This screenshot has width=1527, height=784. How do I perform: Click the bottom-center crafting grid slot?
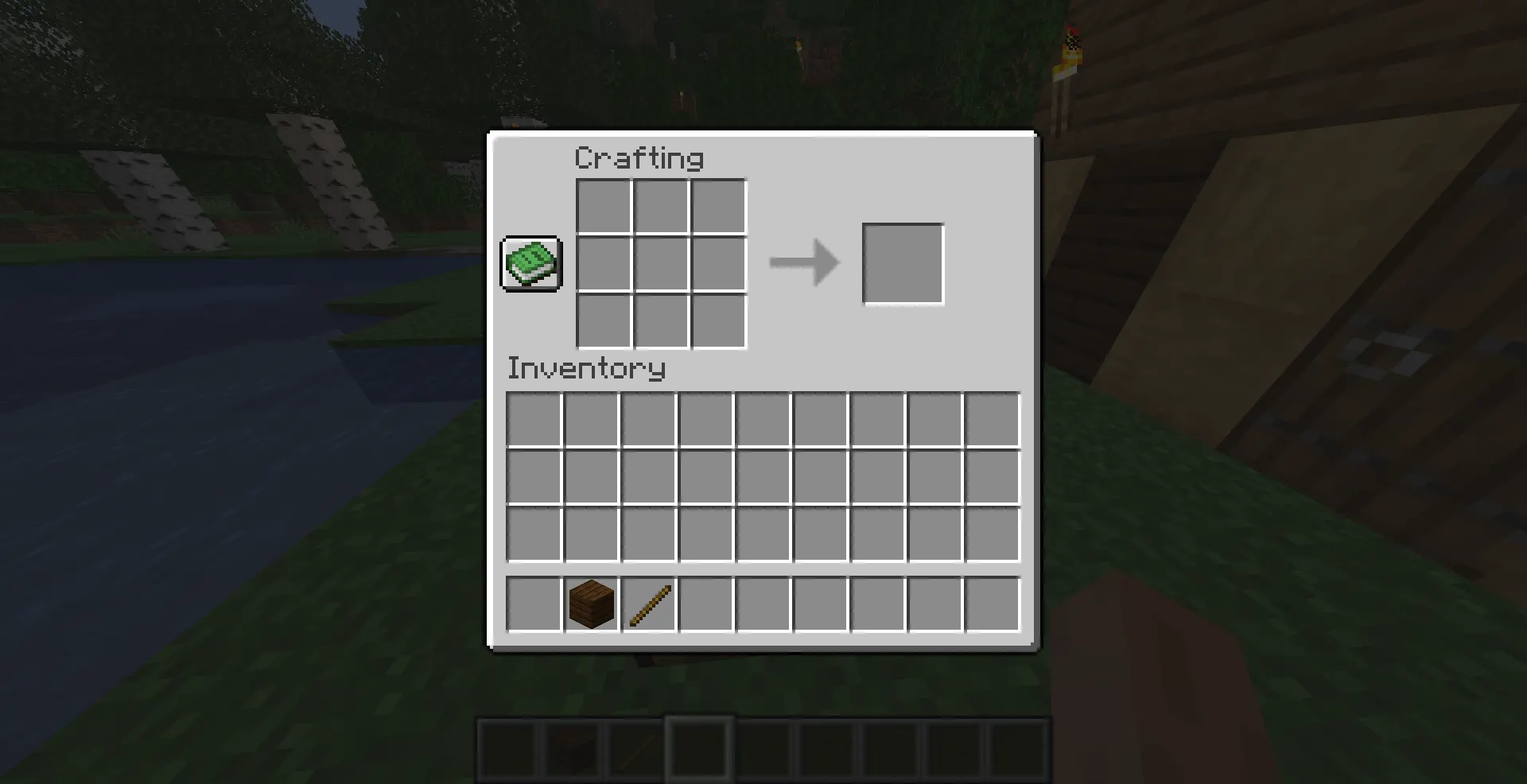click(660, 320)
